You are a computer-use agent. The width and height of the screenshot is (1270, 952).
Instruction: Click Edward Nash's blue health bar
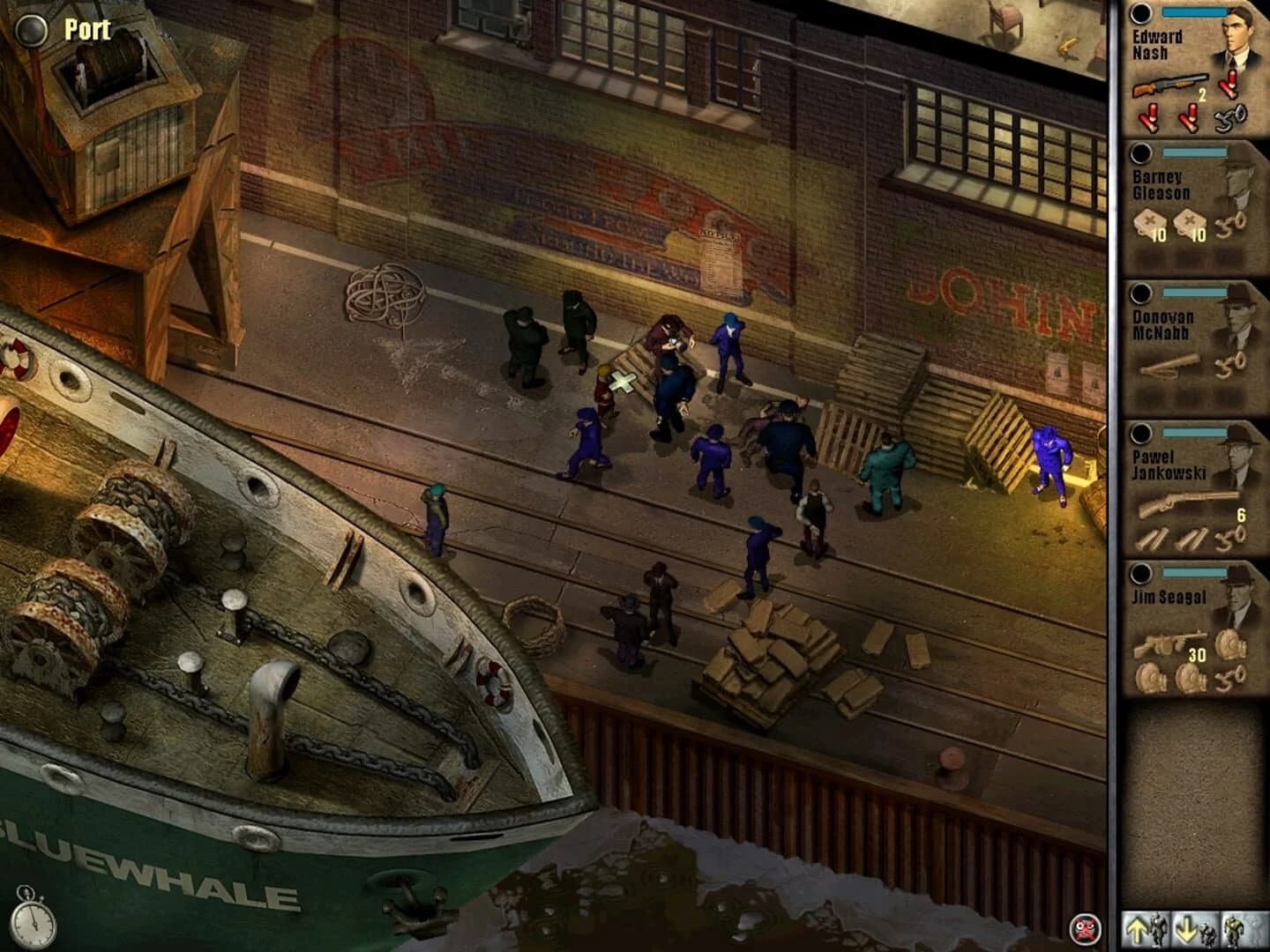point(1193,11)
